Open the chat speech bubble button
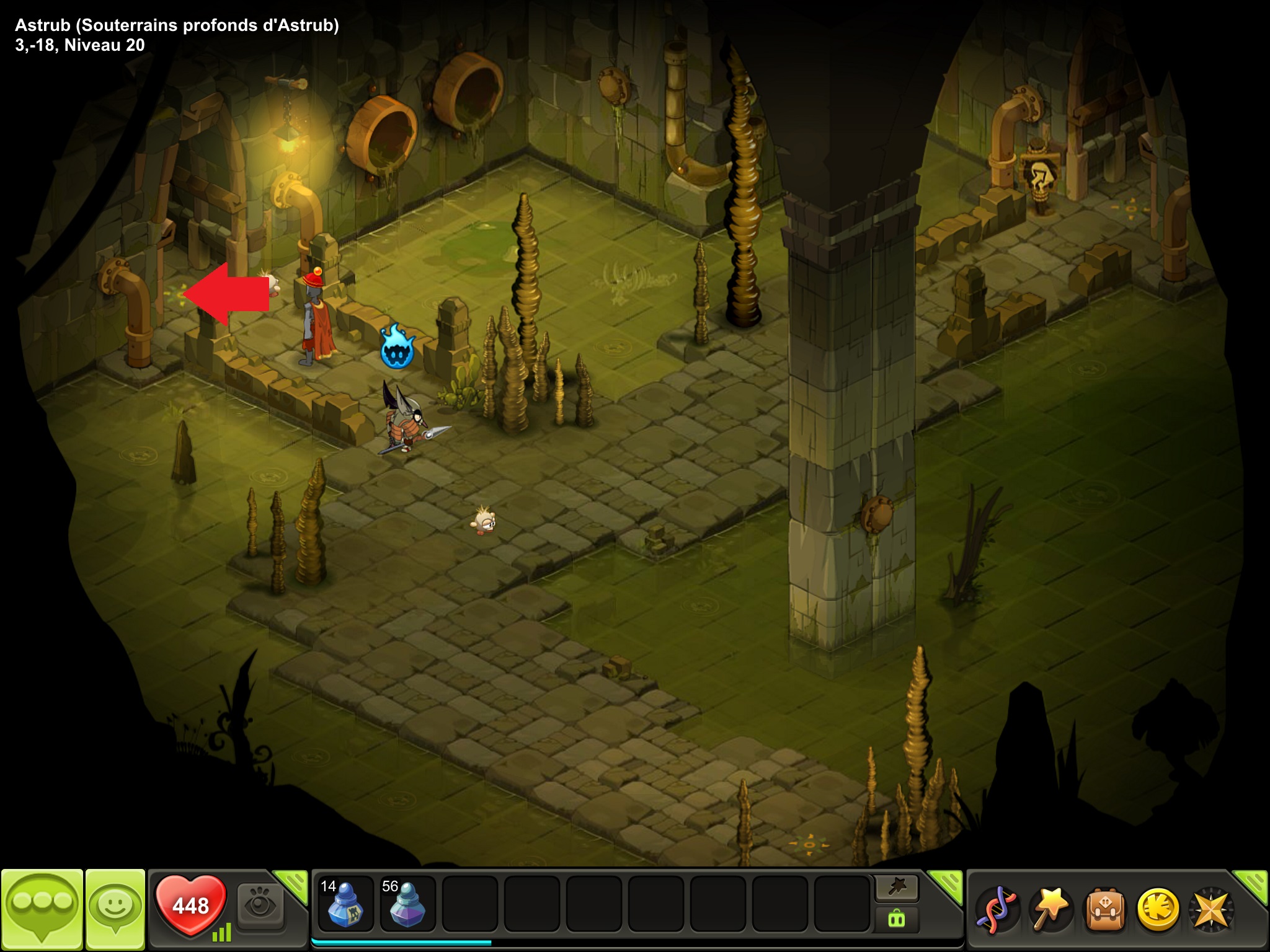The height and width of the screenshot is (952, 1270). [42, 909]
